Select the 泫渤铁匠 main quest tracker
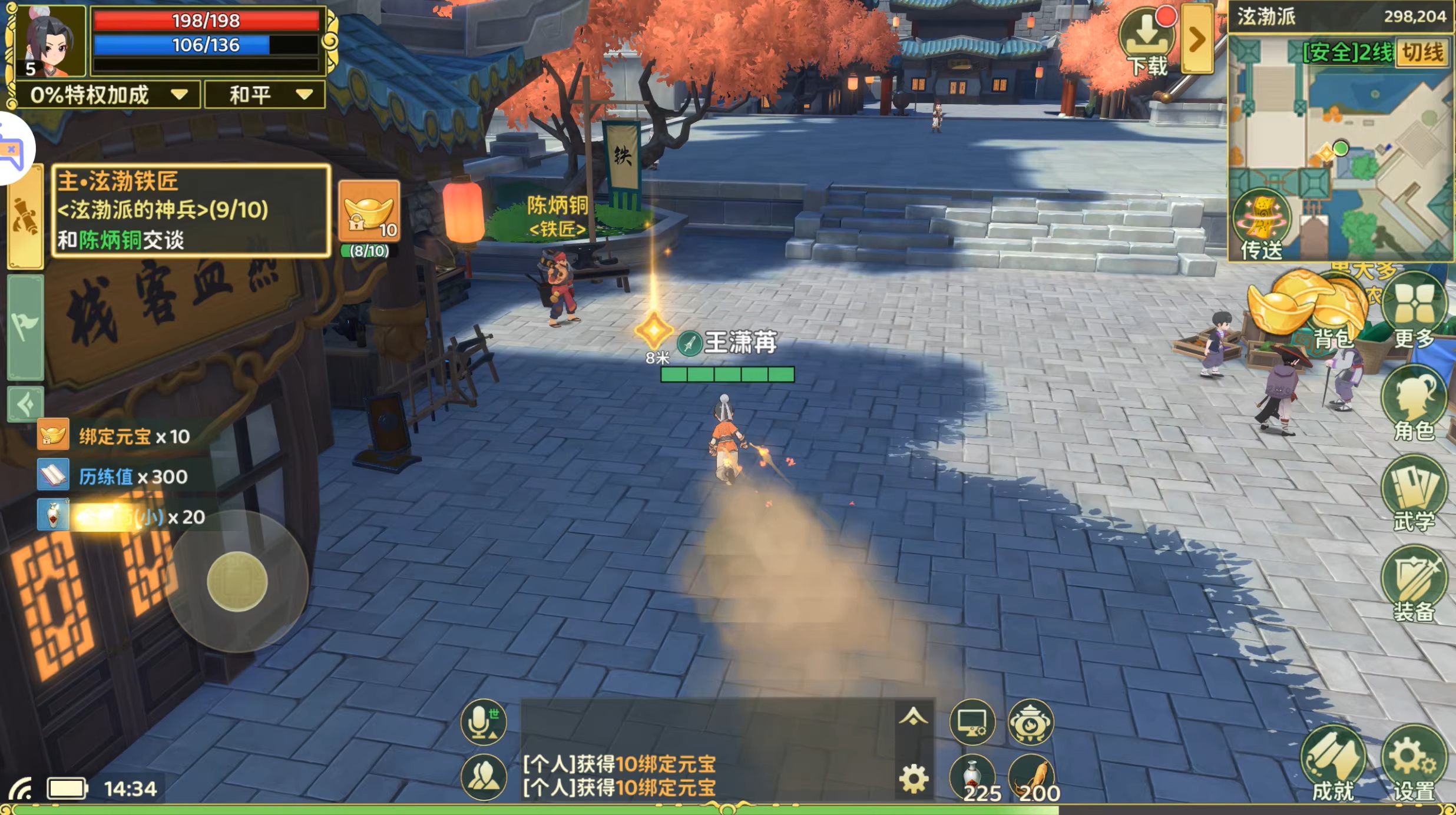 click(x=190, y=210)
